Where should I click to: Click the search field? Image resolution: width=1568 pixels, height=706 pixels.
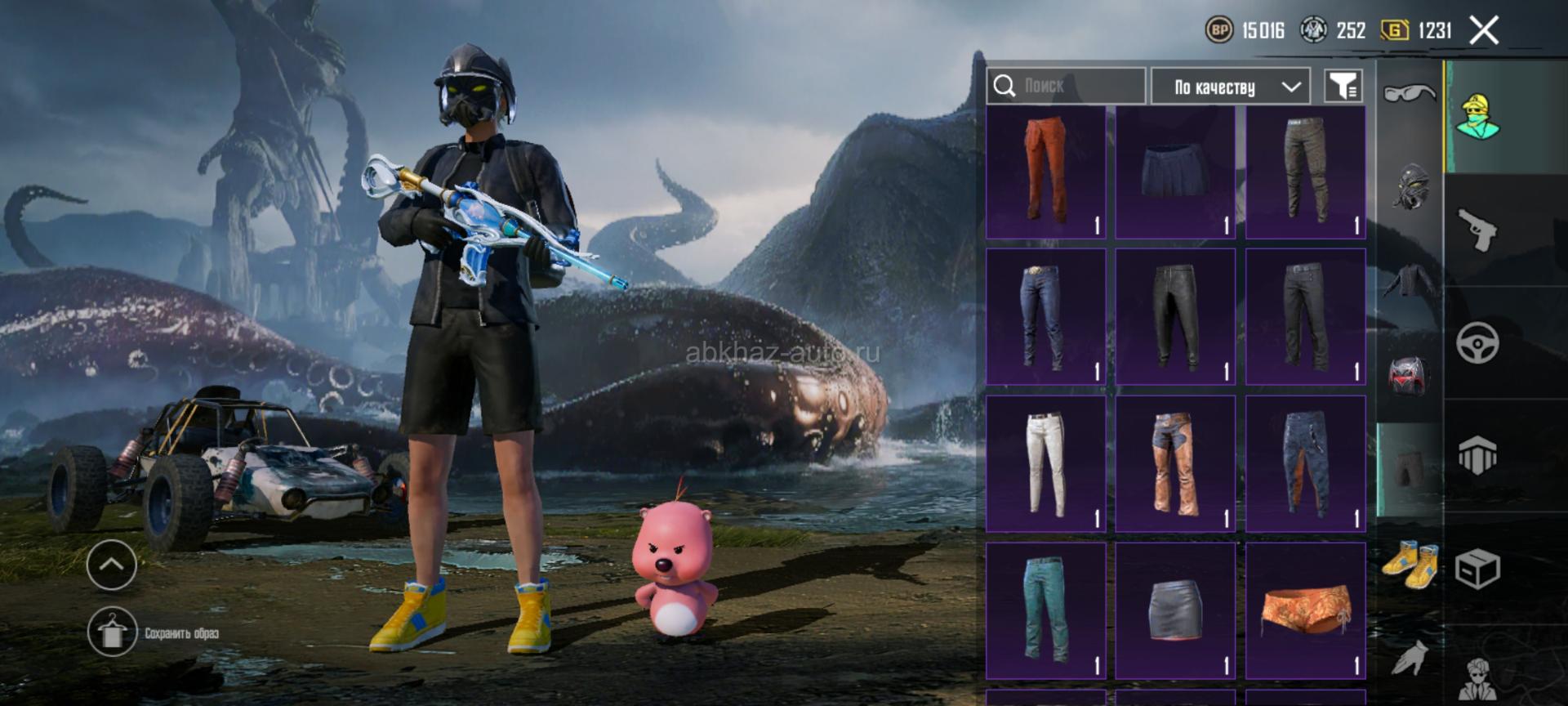tap(1066, 86)
